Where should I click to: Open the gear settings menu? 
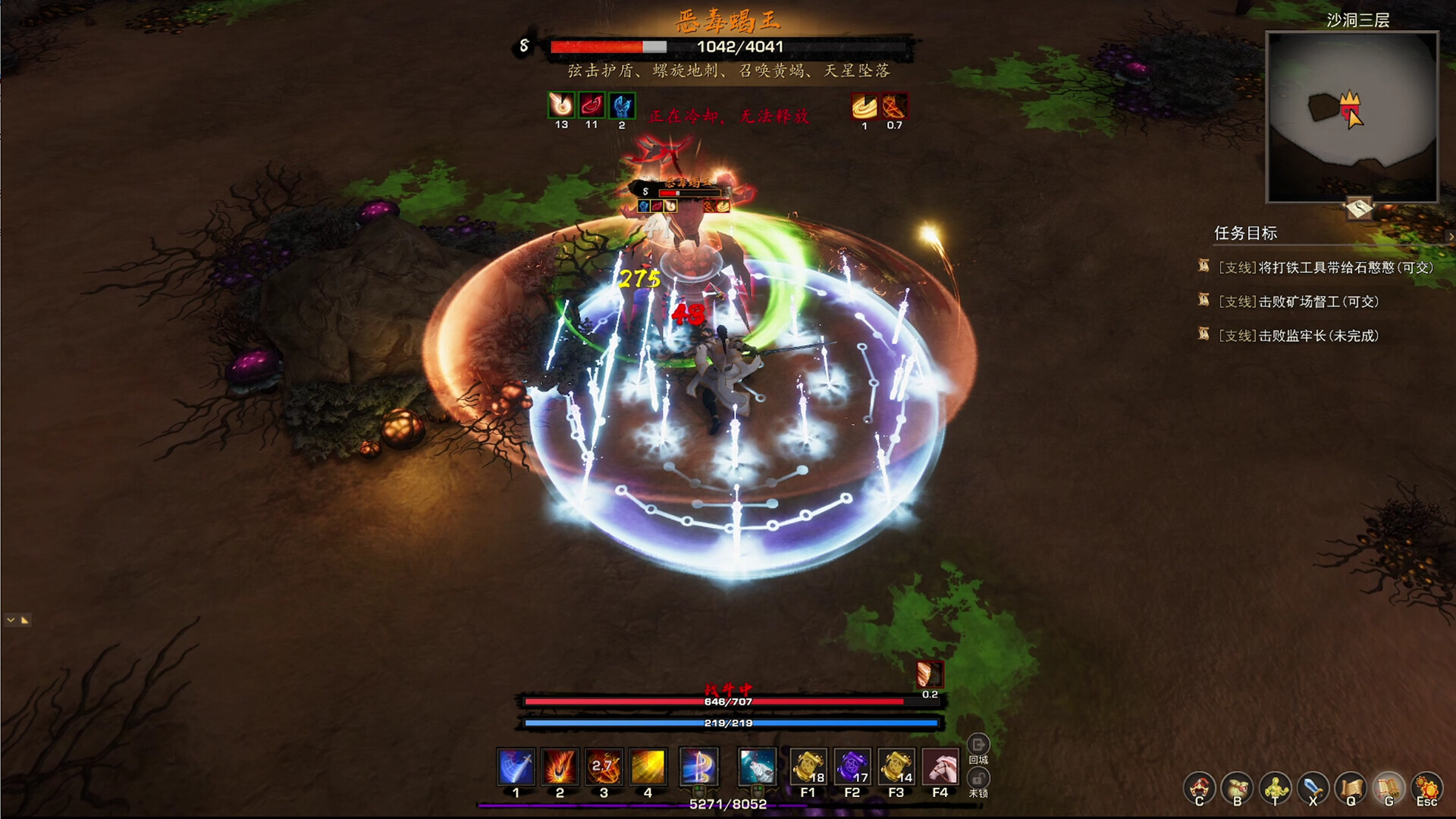pyautogui.click(x=1426, y=789)
